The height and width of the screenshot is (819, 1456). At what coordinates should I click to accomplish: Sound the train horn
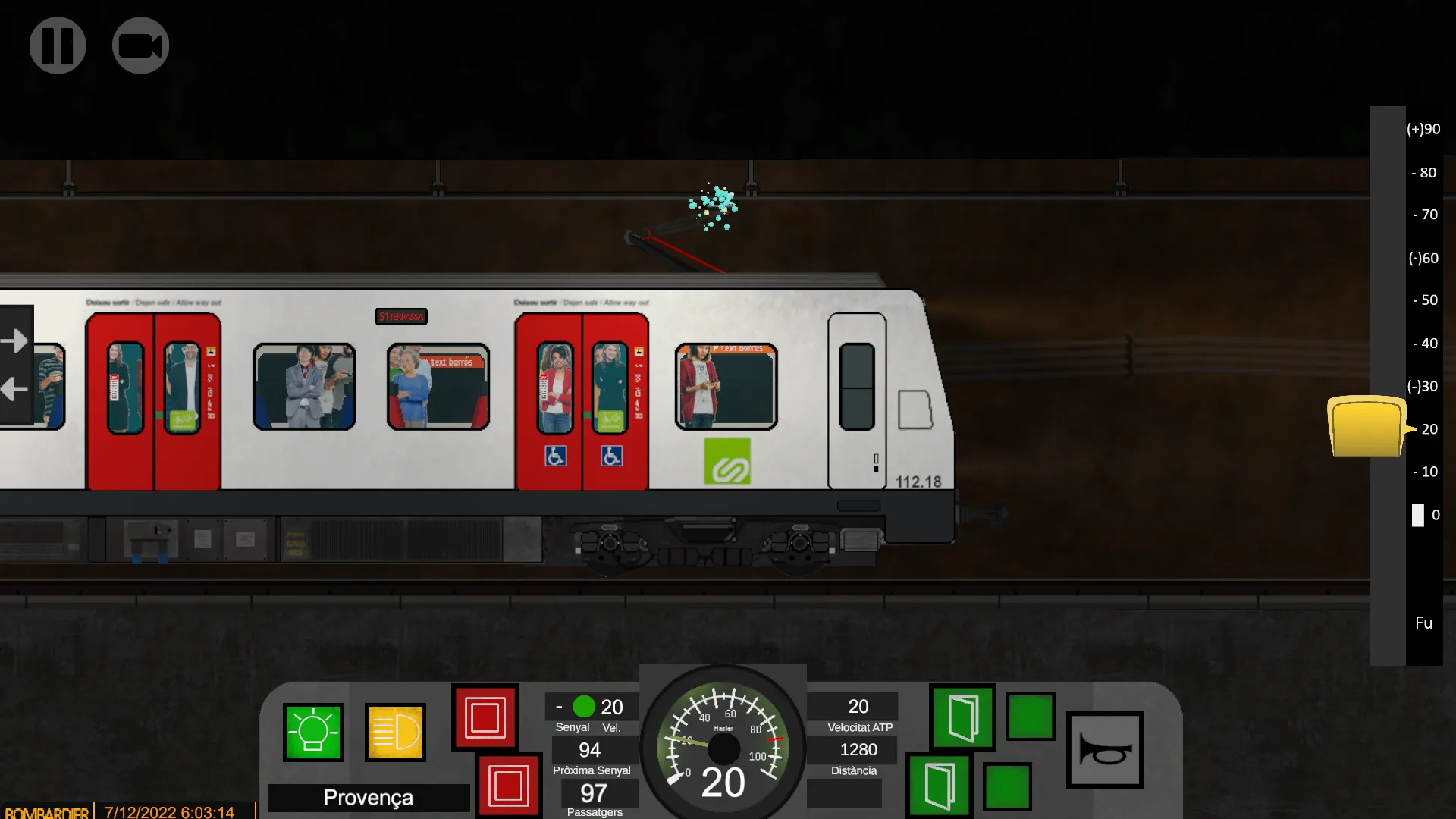click(x=1105, y=749)
